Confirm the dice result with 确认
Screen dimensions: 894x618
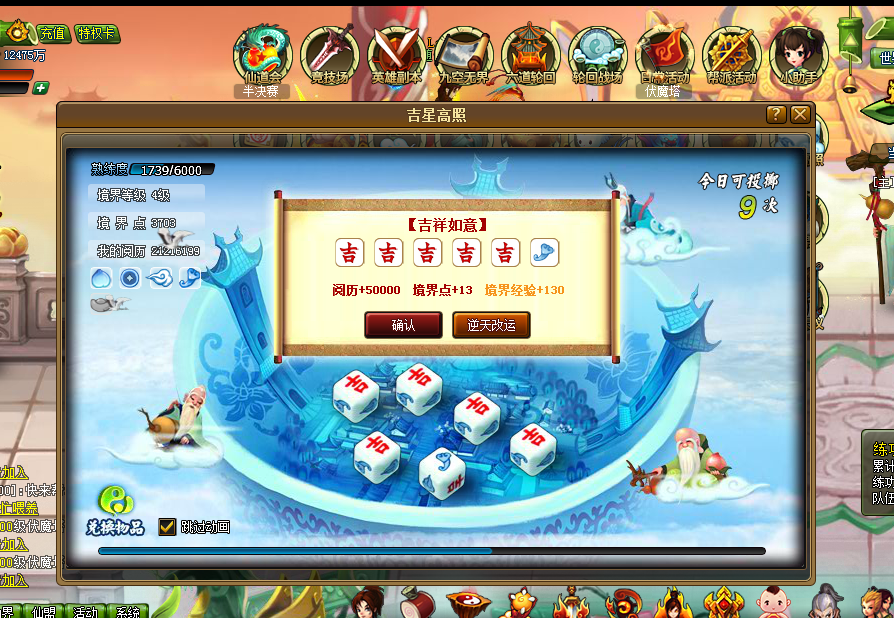coord(403,325)
